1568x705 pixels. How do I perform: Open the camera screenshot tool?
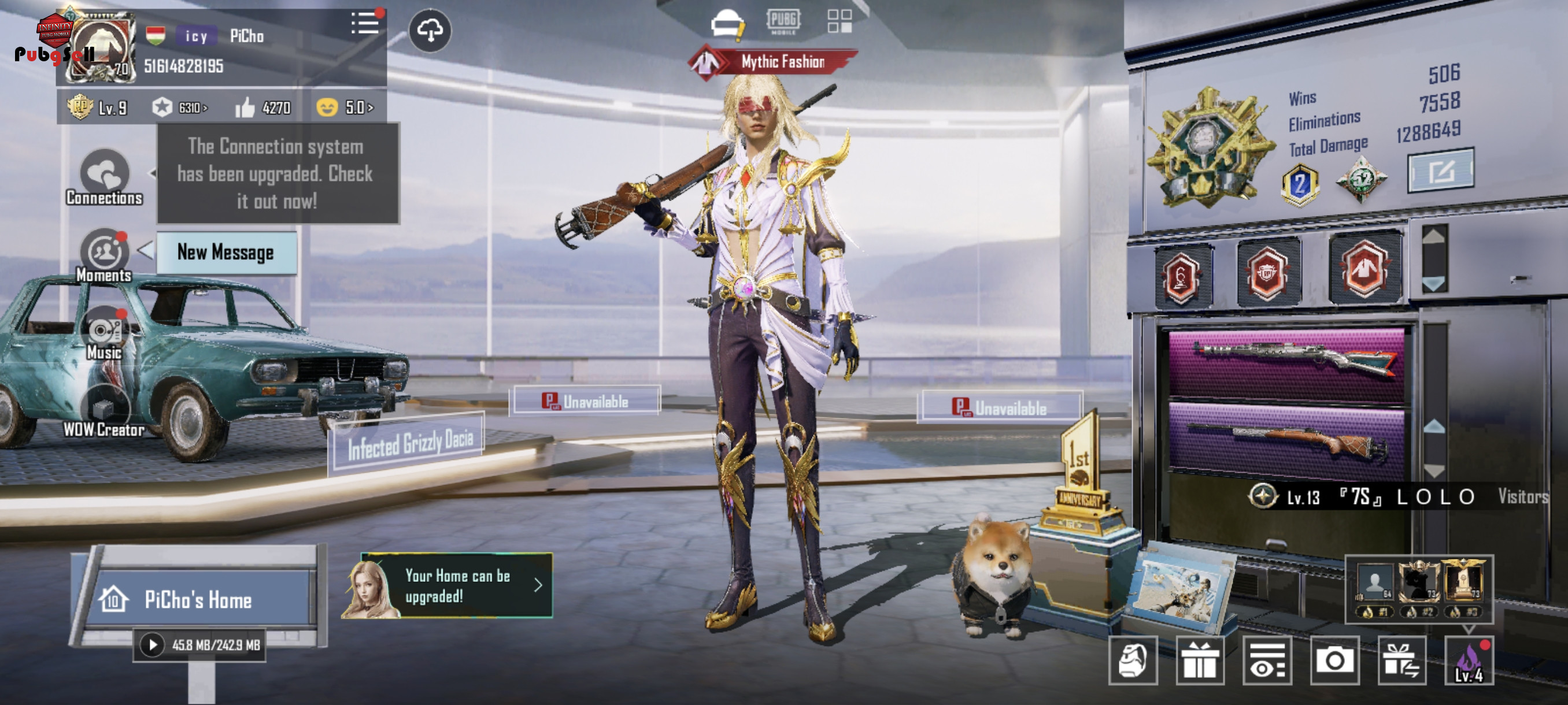click(1334, 660)
